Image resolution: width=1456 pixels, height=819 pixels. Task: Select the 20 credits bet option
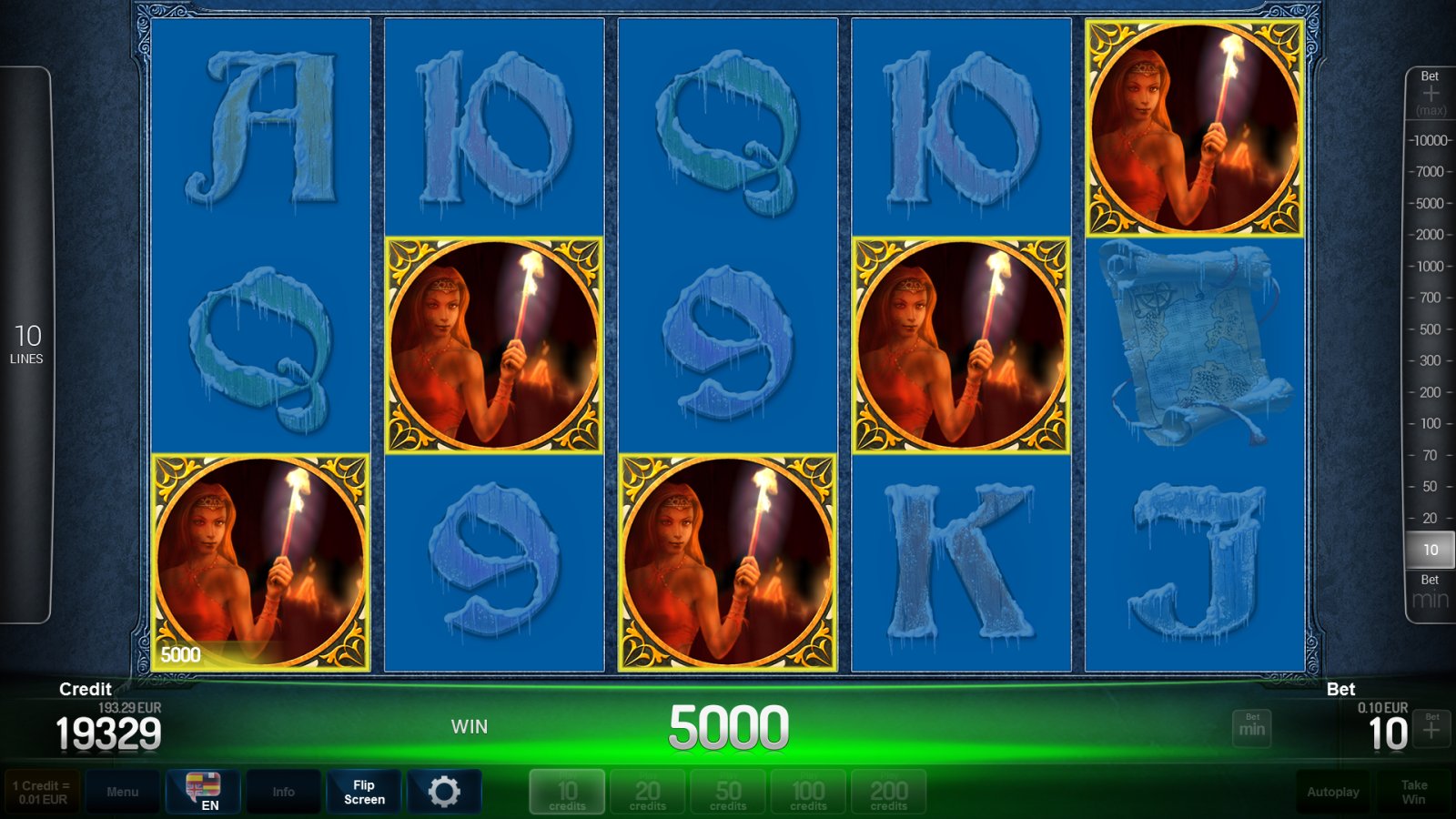[646, 791]
